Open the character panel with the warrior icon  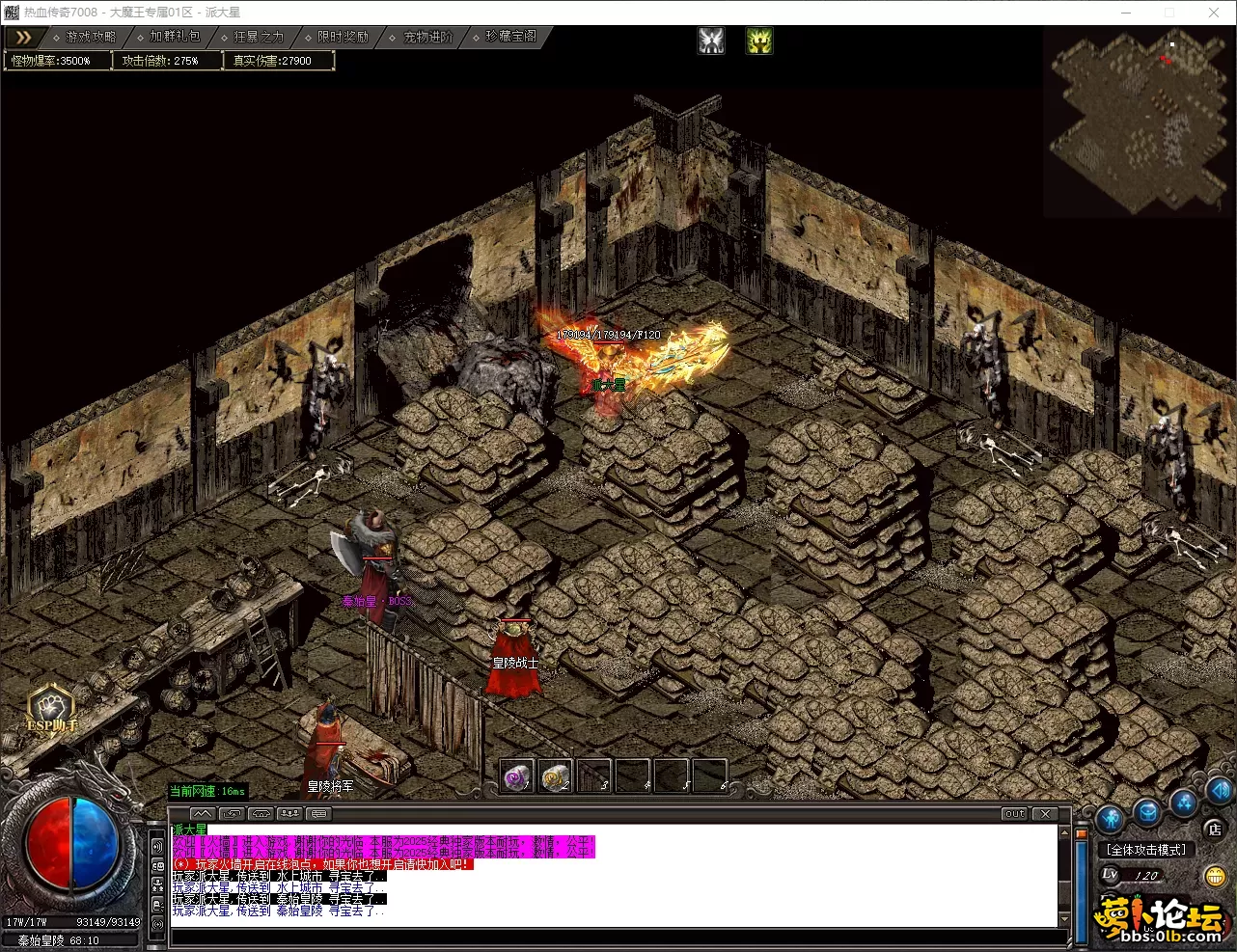pyautogui.click(x=1111, y=819)
